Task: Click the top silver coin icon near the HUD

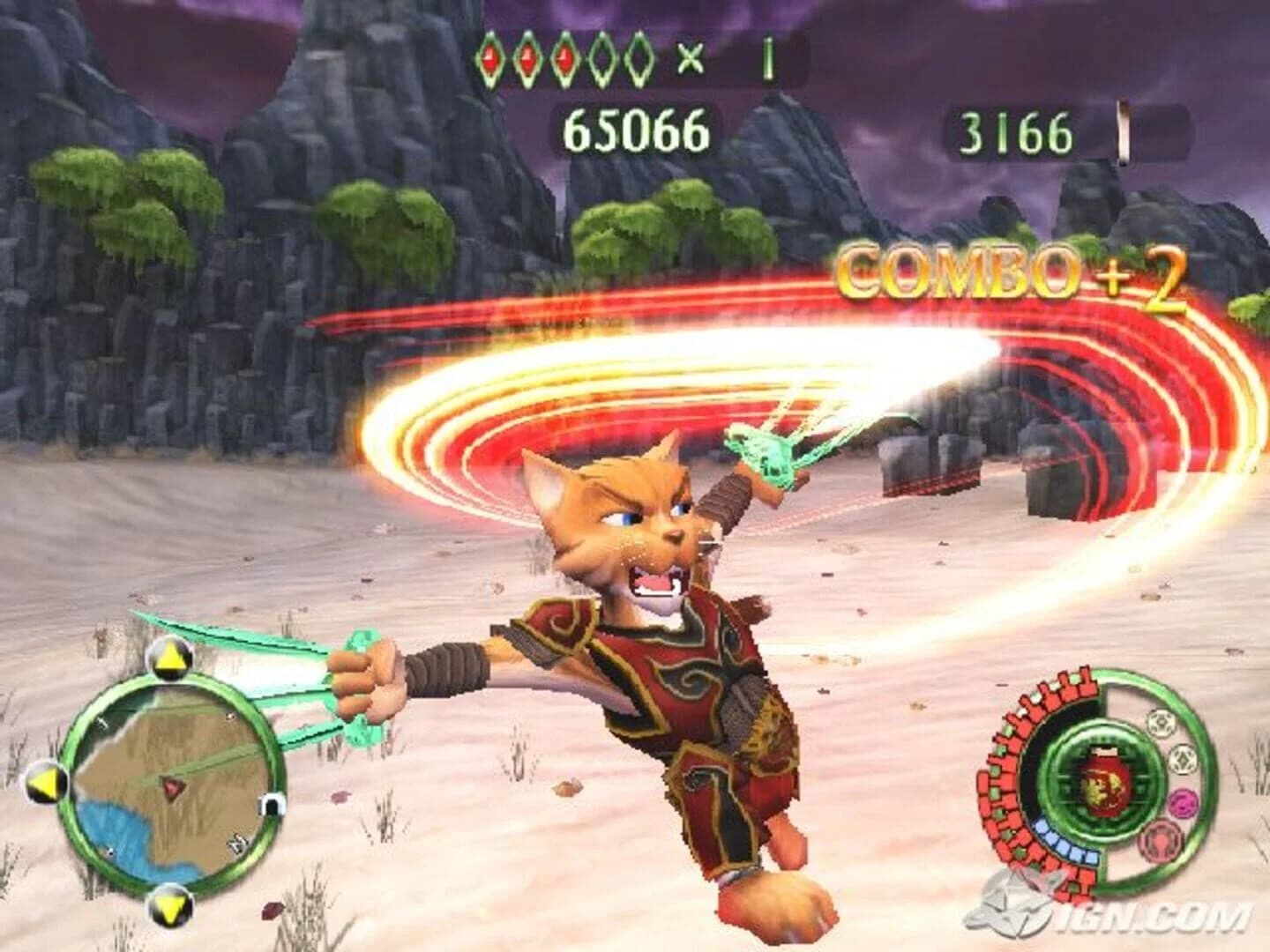Action: pyautogui.click(x=1160, y=723)
